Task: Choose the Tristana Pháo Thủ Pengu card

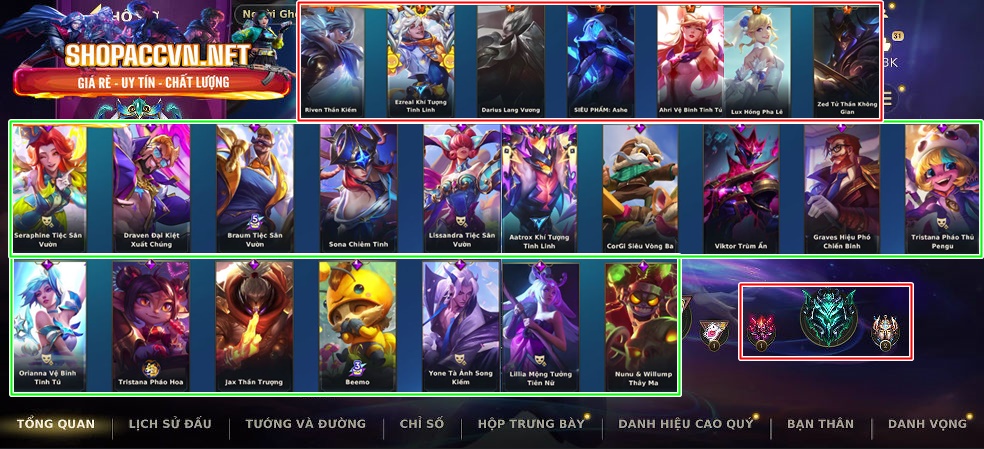Action: [x=942, y=188]
